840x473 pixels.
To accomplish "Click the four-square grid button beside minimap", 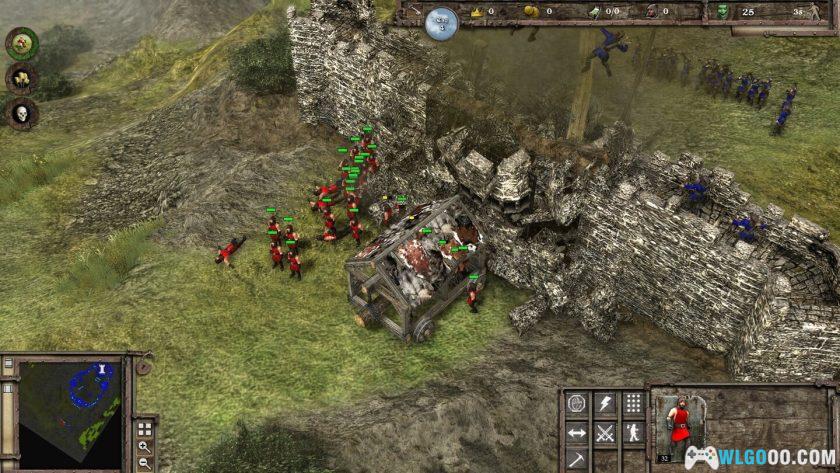I will [x=144, y=428].
